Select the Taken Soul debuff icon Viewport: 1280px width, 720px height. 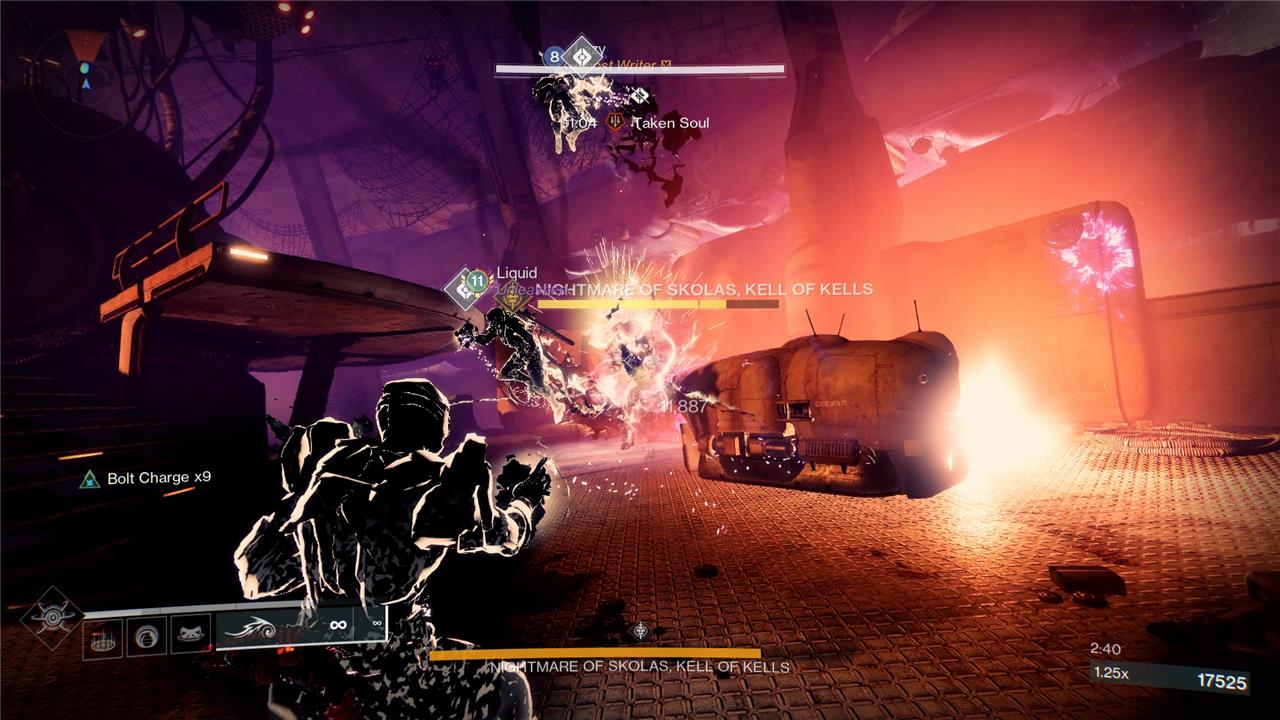pos(617,123)
